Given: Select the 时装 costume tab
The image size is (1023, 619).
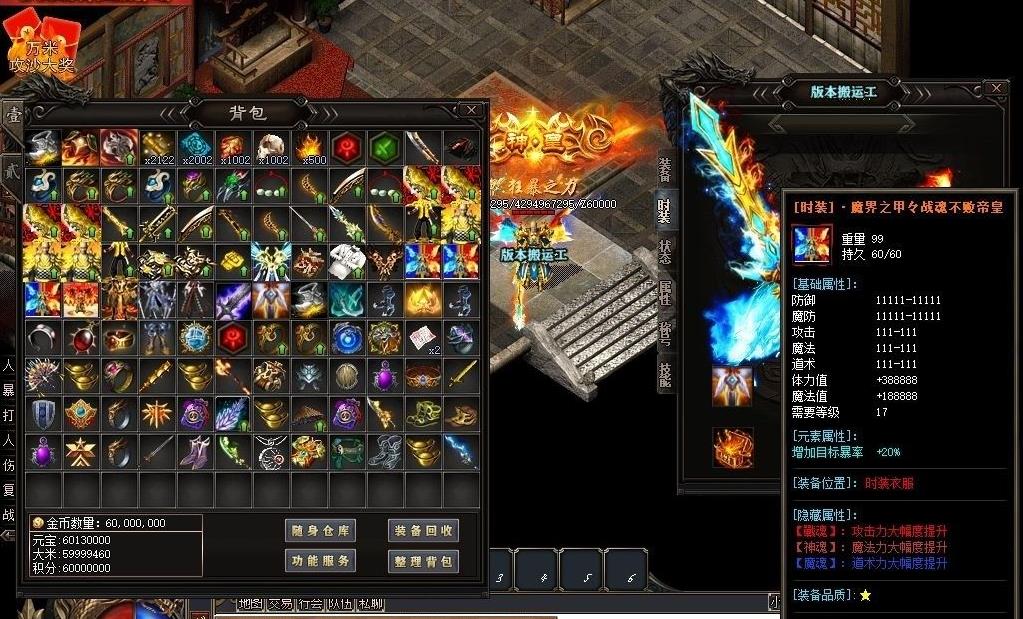Looking at the screenshot, I should coord(665,210).
